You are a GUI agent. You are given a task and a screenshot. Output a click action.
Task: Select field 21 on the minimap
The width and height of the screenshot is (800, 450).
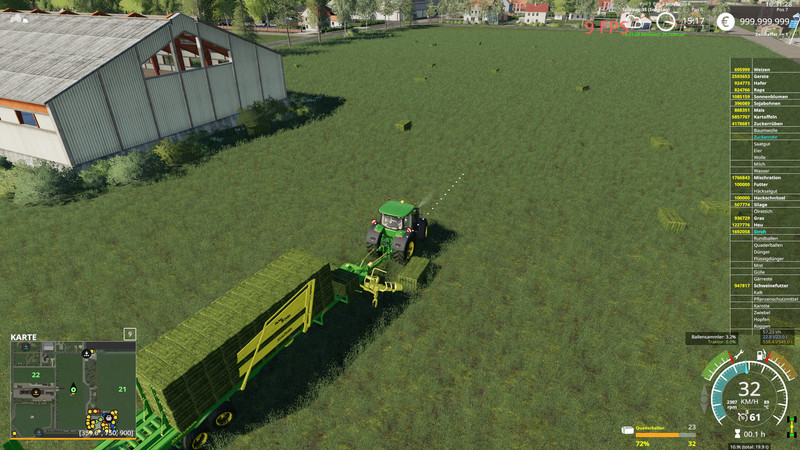click(121, 389)
